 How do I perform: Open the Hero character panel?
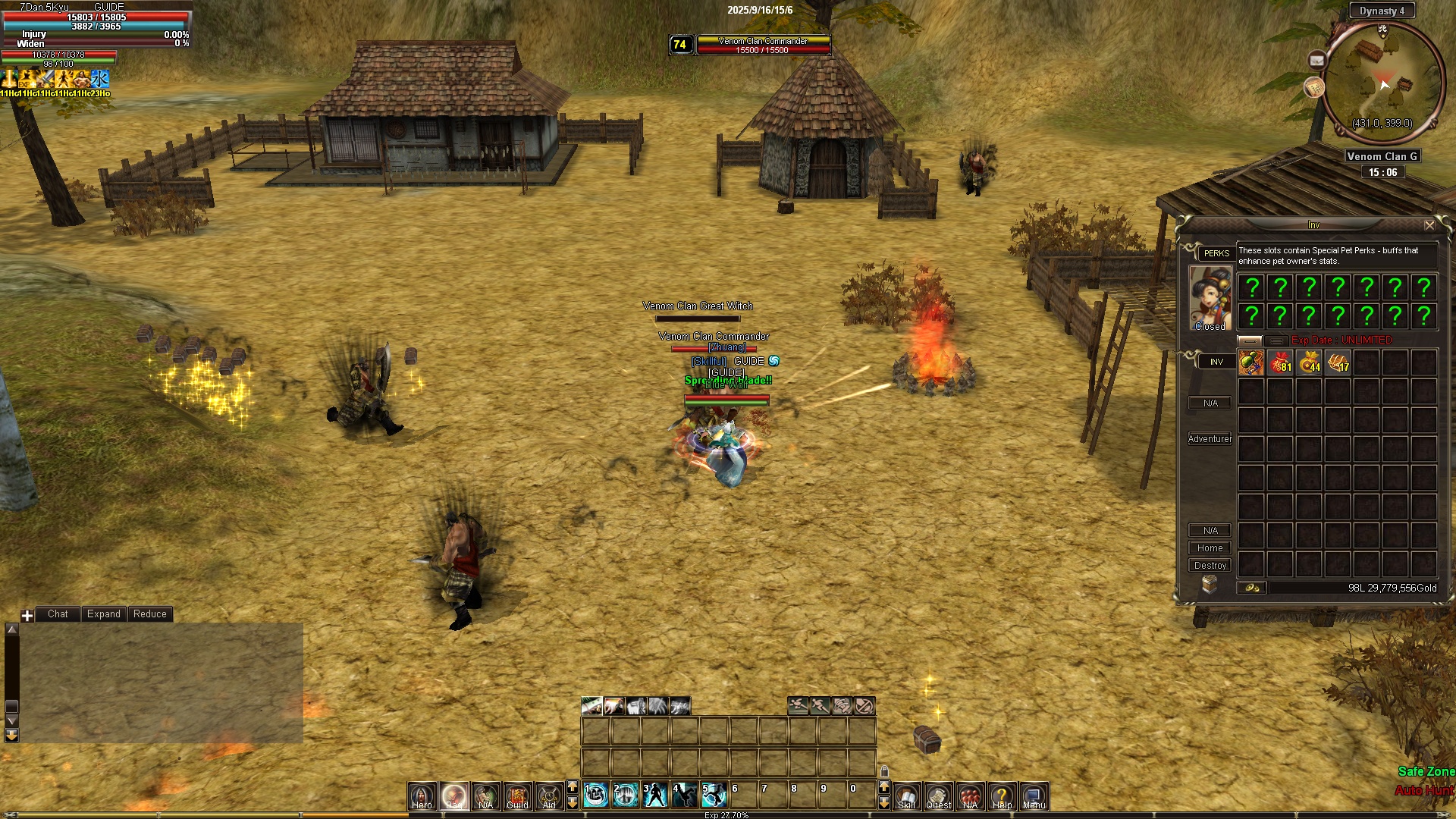click(422, 795)
